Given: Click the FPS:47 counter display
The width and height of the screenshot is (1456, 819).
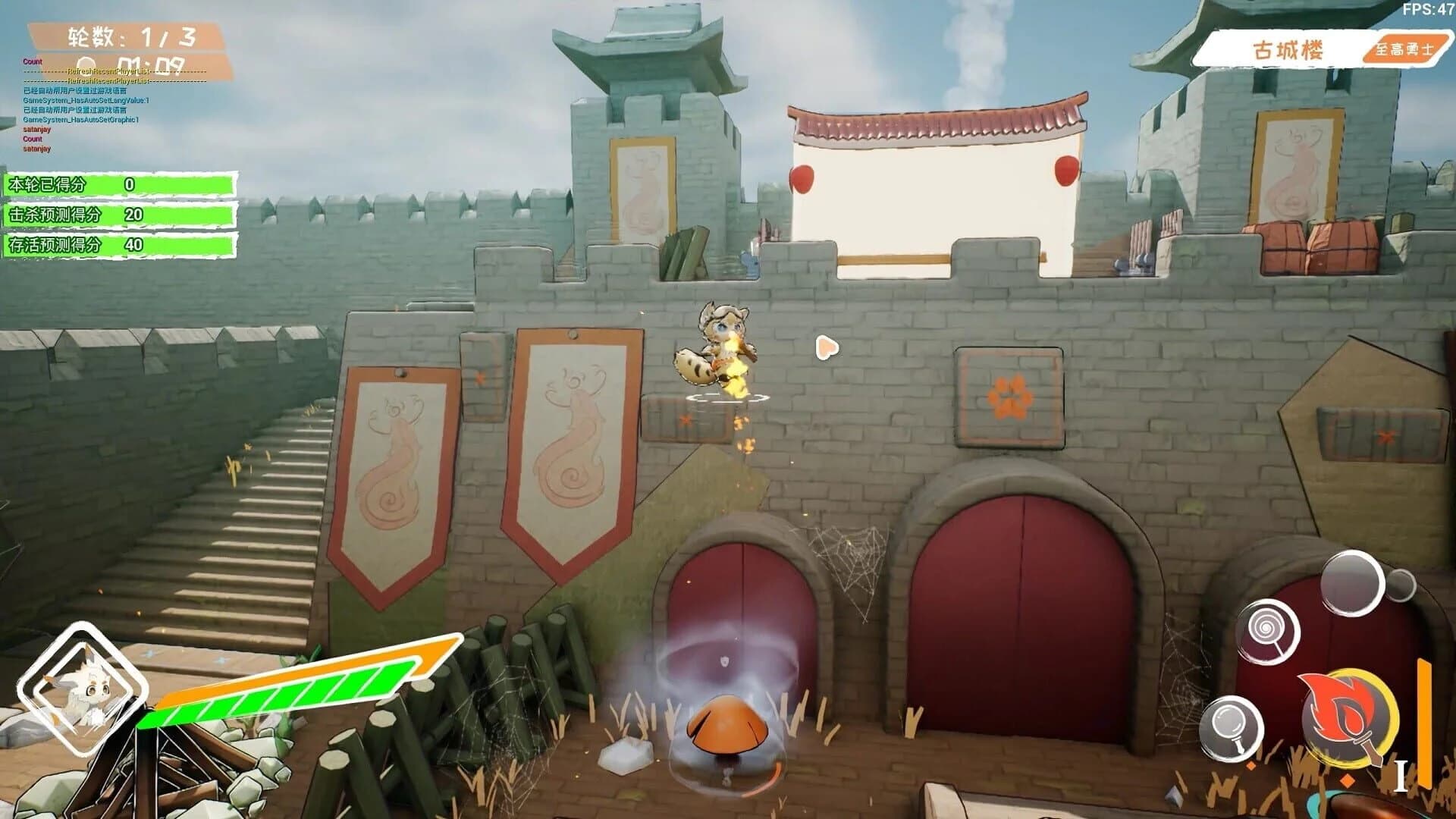Looking at the screenshot, I should pos(1429,11).
